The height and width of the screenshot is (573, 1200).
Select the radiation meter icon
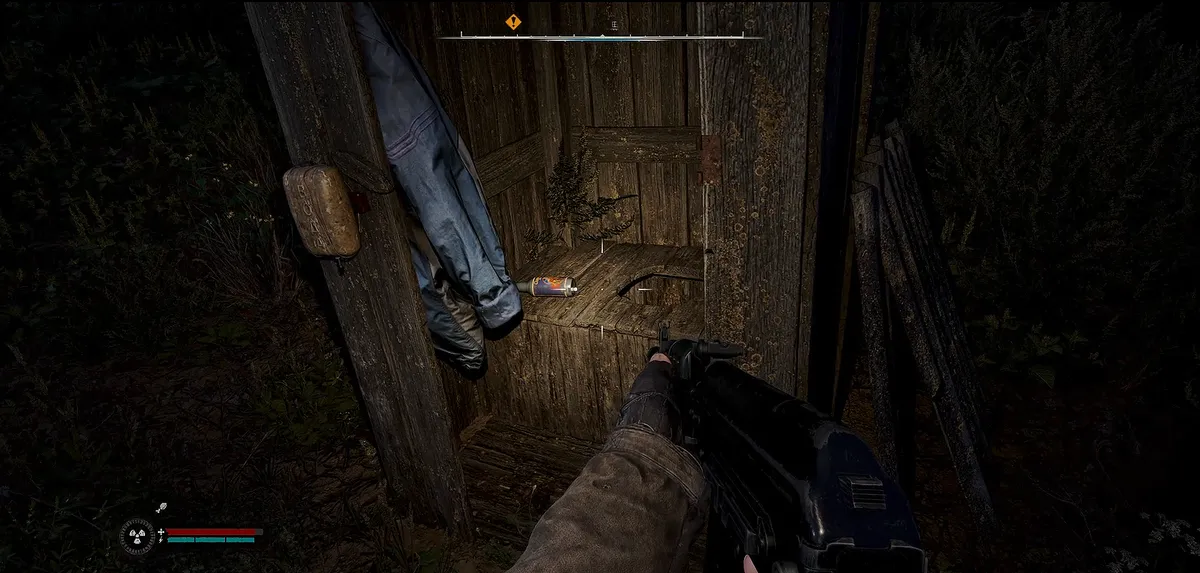pos(136,536)
